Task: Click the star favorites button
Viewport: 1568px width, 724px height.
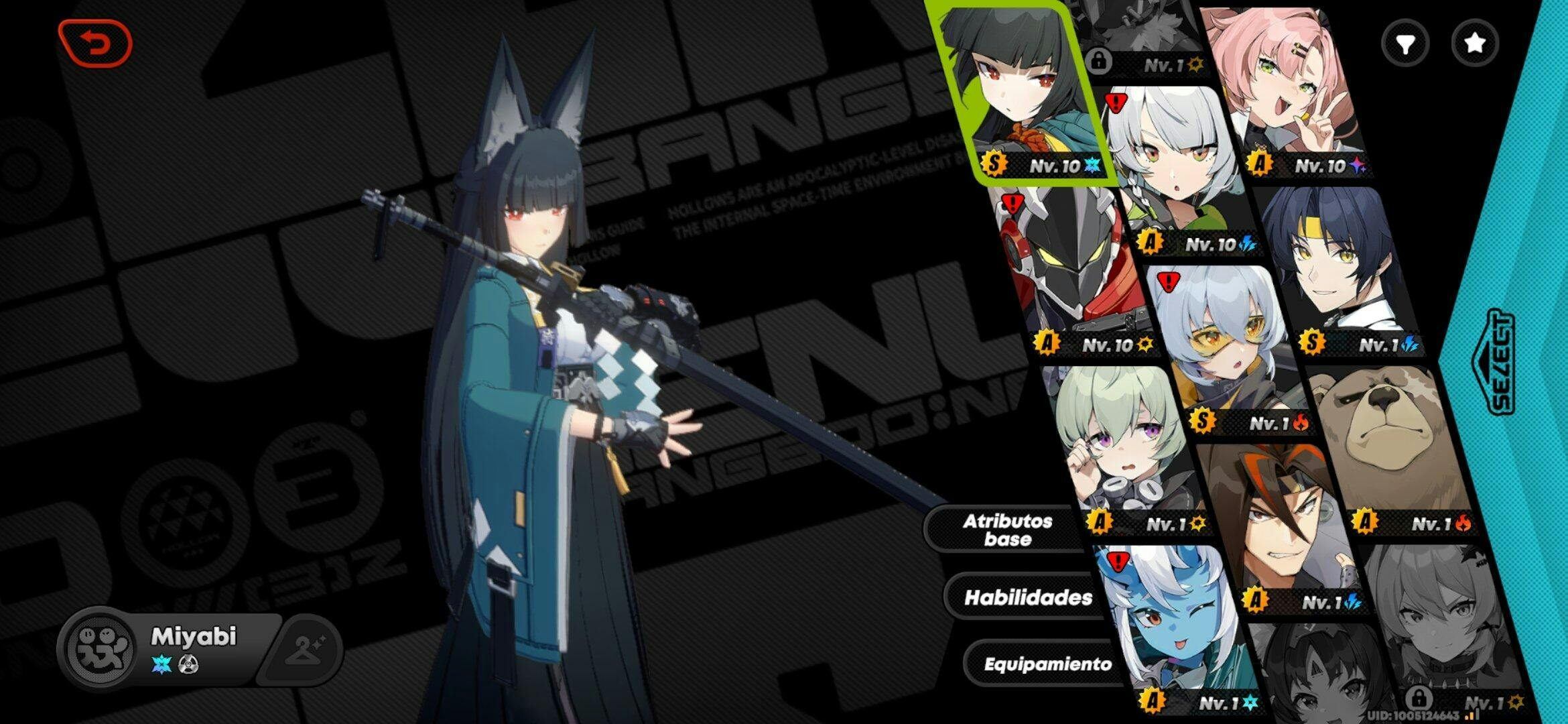Action: [x=1474, y=44]
